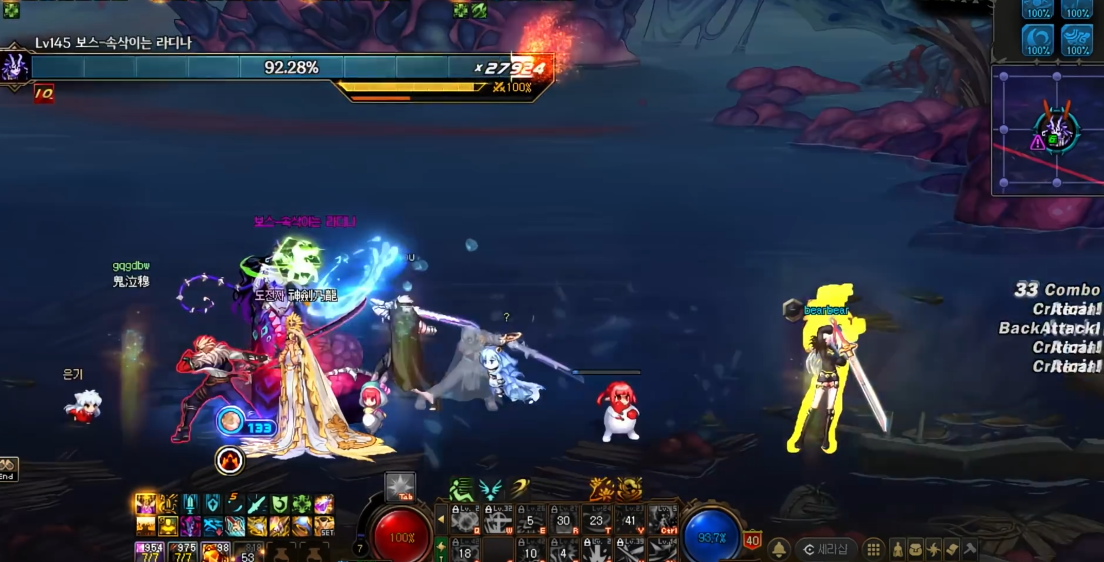
Task: Use the skill bound to Q
Action: pyautogui.click(x=464, y=520)
